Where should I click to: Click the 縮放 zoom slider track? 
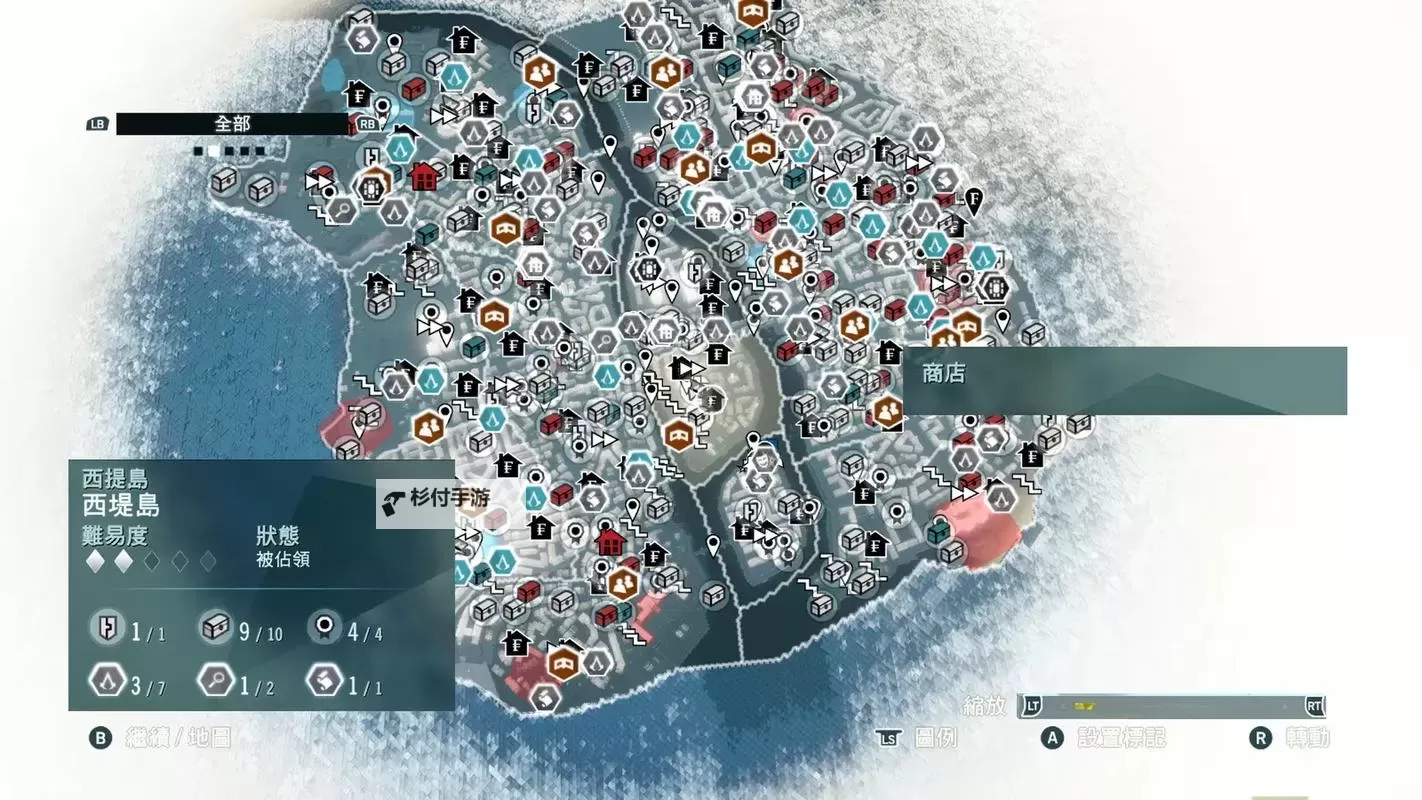click(1172, 706)
